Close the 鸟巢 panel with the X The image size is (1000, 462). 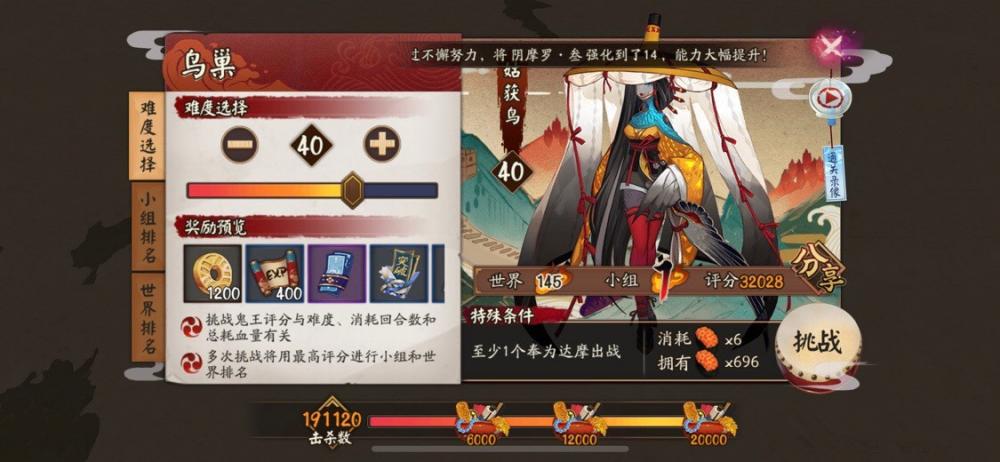(830, 45)
